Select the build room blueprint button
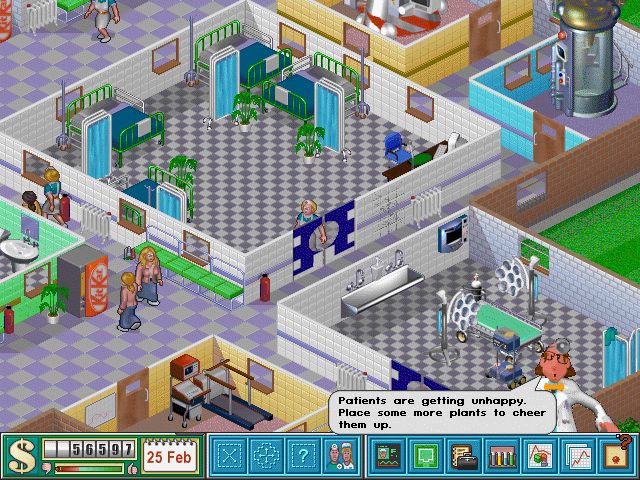640x480 pixels. (x=230, y=456)
